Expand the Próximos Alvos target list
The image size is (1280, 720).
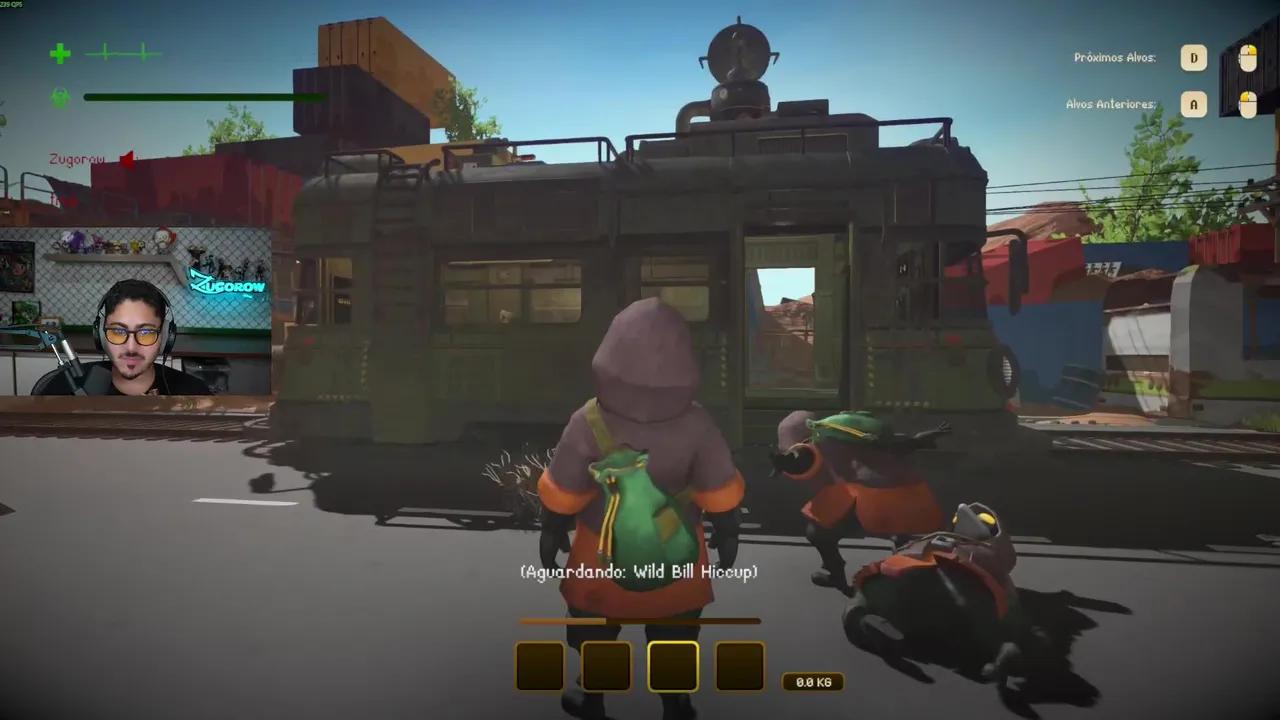tap(1114, 57)
